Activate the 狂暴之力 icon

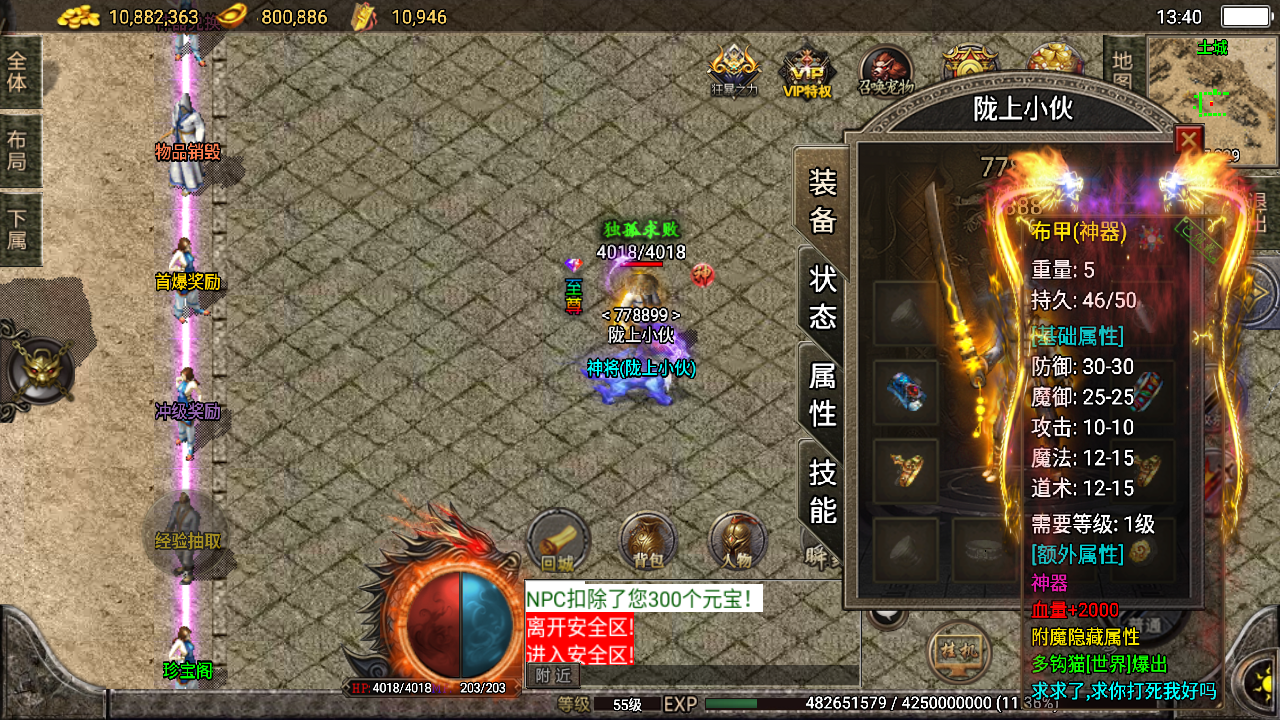733,72
